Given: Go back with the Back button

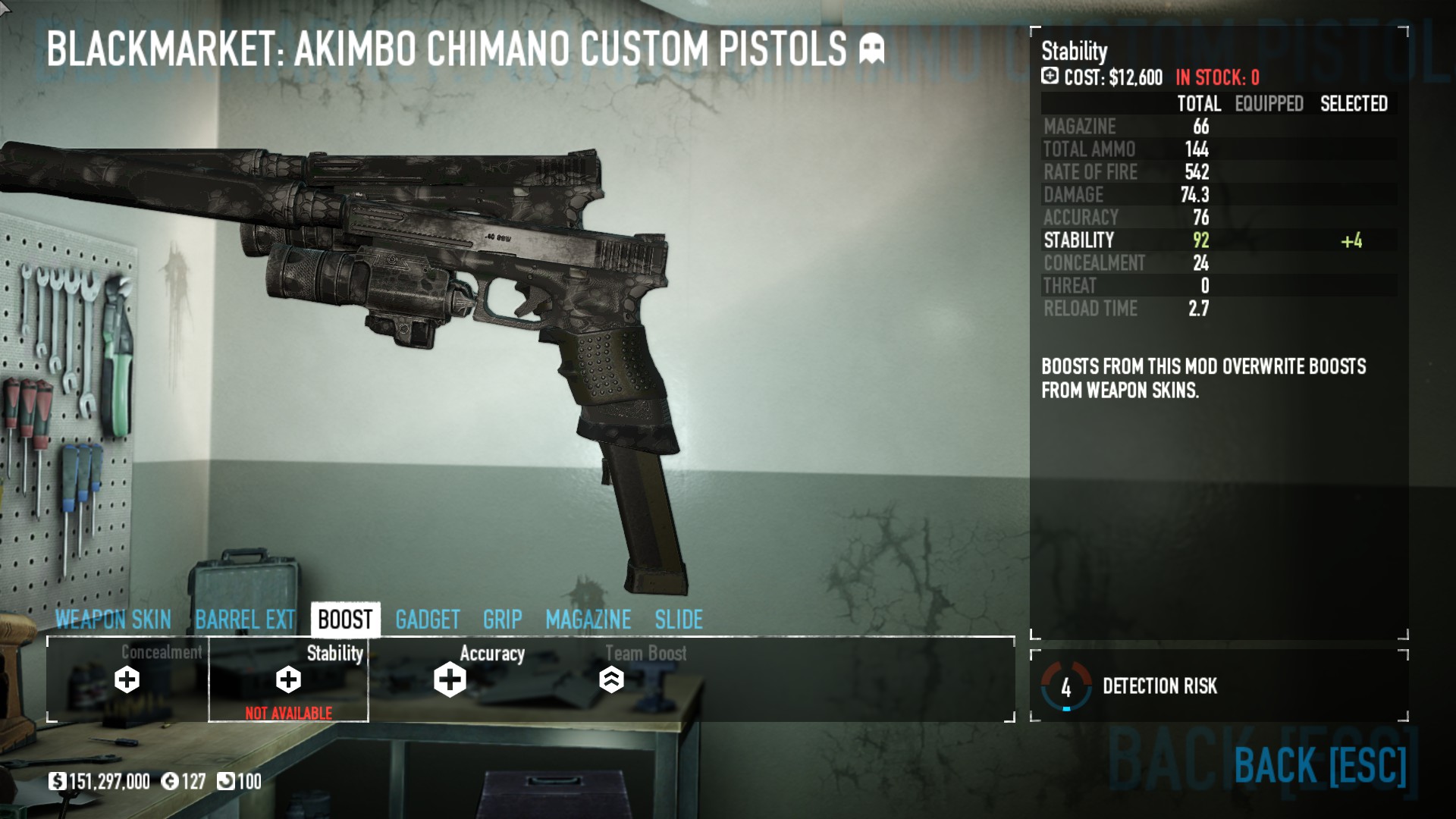Looking at the screenshot, I should pyautogui.click(x=1319, y=764).
